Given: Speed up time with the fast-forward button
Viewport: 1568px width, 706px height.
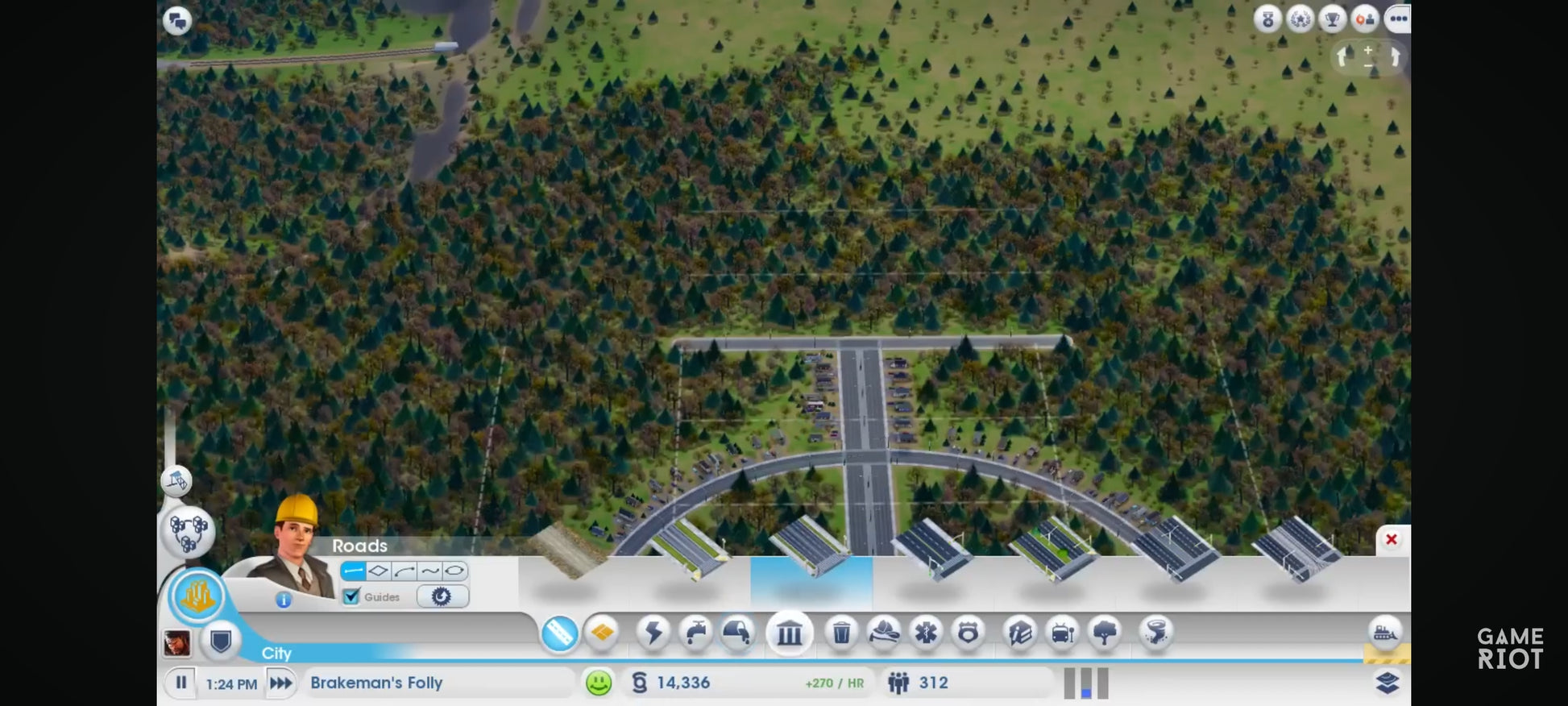Looking at the screenshot, I should point(281,683).
